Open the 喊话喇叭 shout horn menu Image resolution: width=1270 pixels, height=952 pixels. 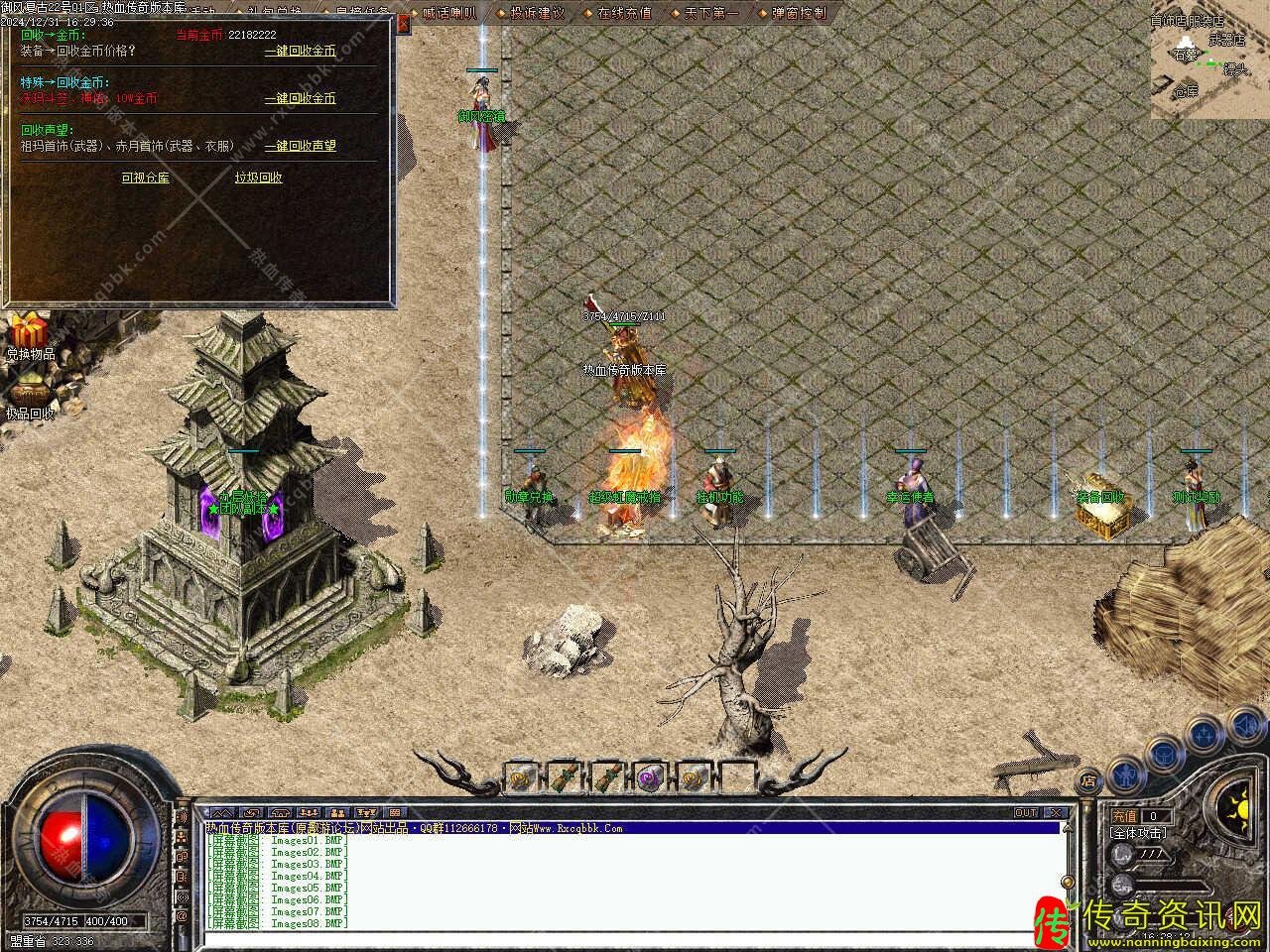(448, 14)
